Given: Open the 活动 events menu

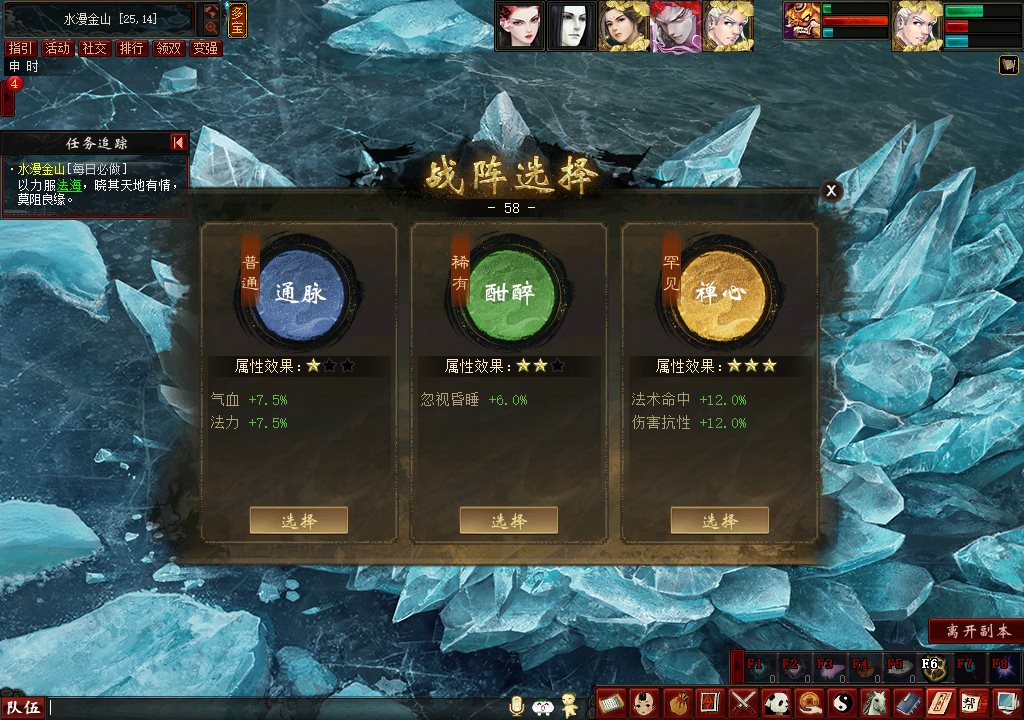Looking at the screenshot, I should (x=57, y=48).
